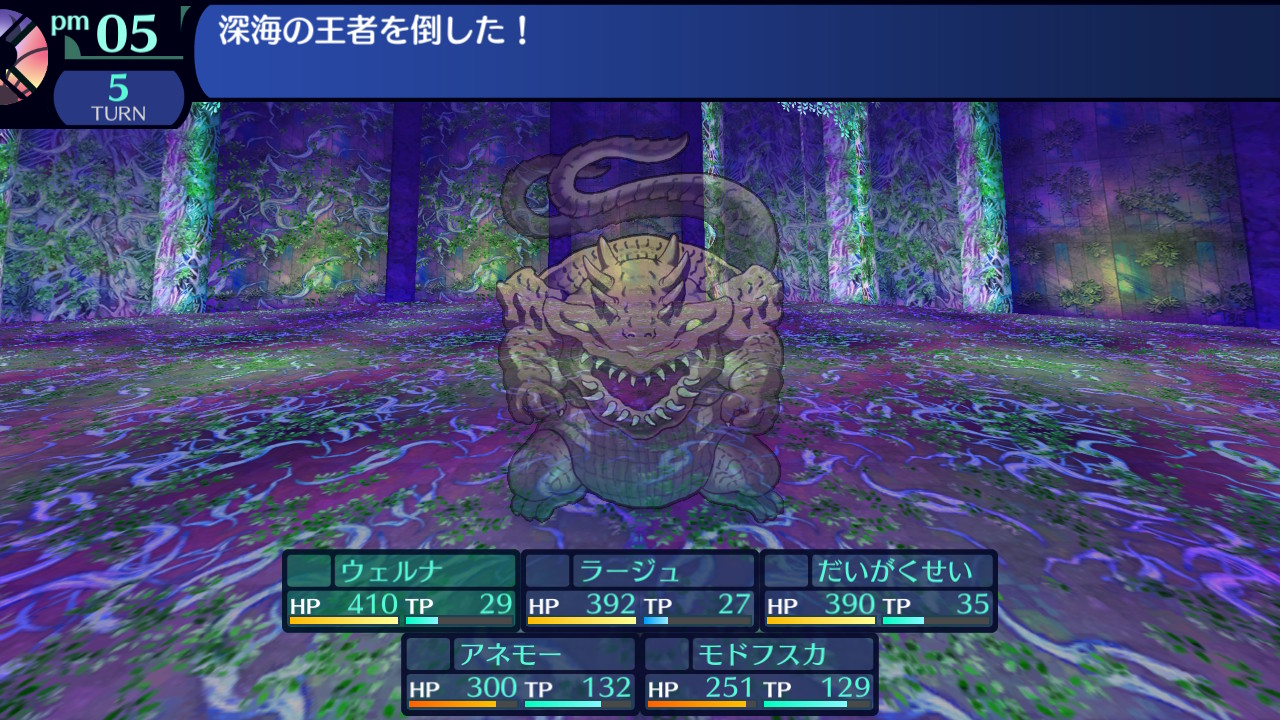Click the だいがくせい character panel
The height and width of the screenshot is (720, 1280).
(879, 590)
